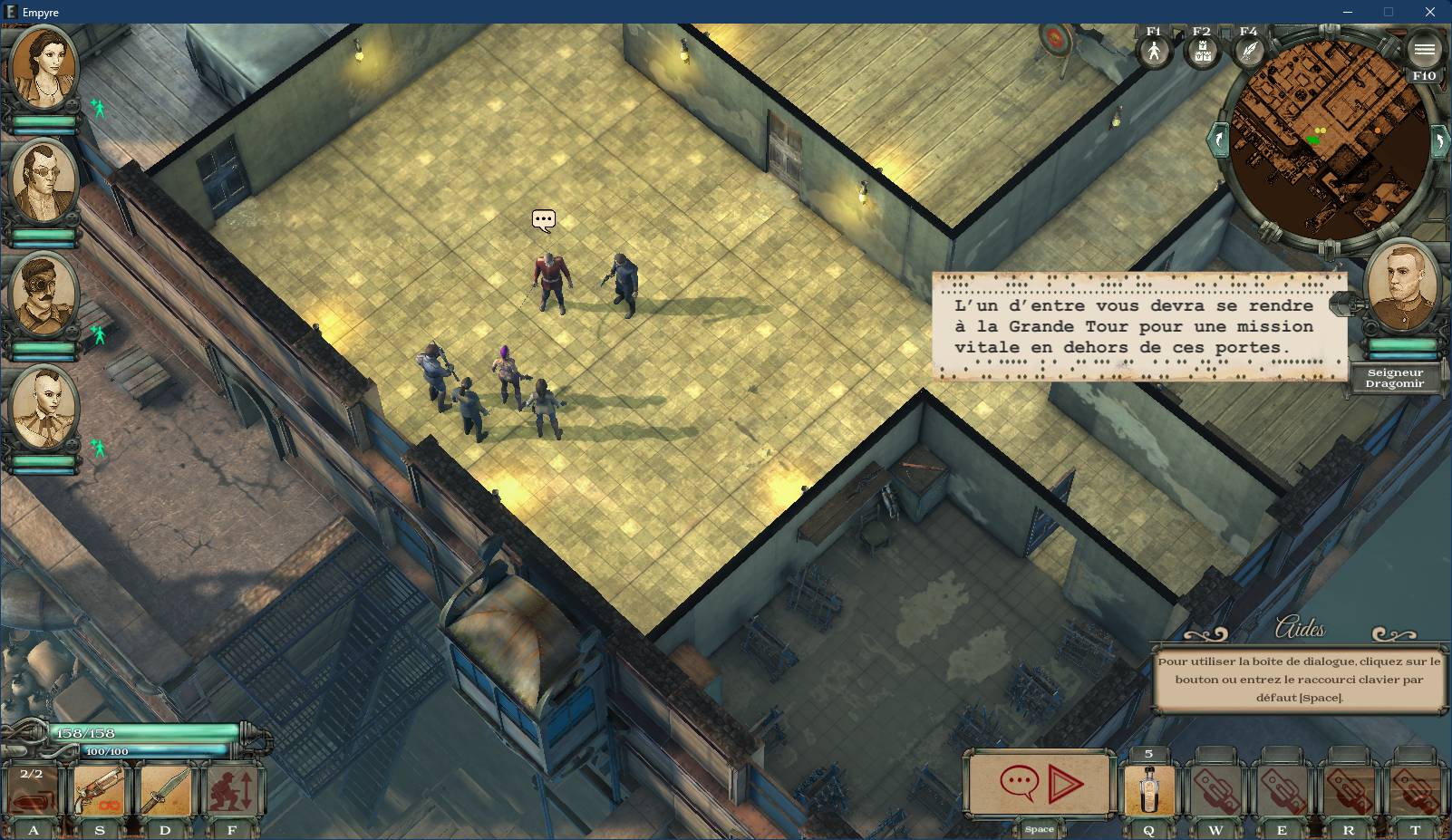The image size is (1452, 840).
Task: Close the Empyre game window
Action: point(1430,12)
